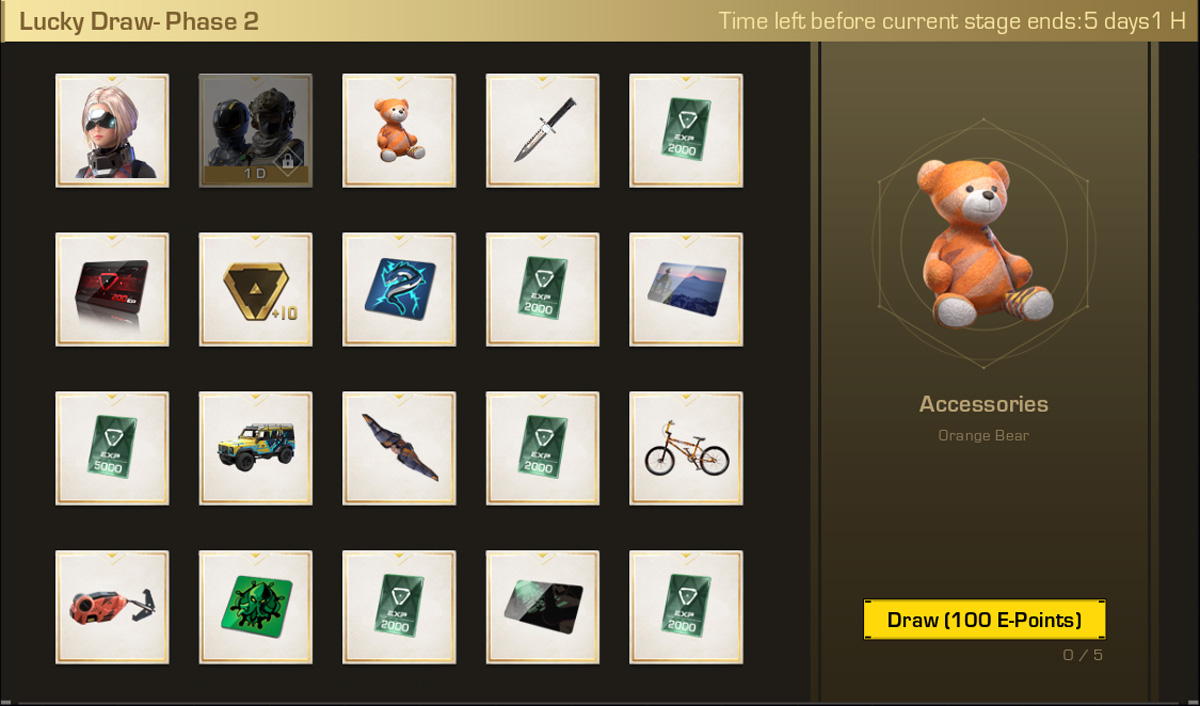Select the combat knife prize
The width and height of the screenshot is (1200, 706).
543,130
